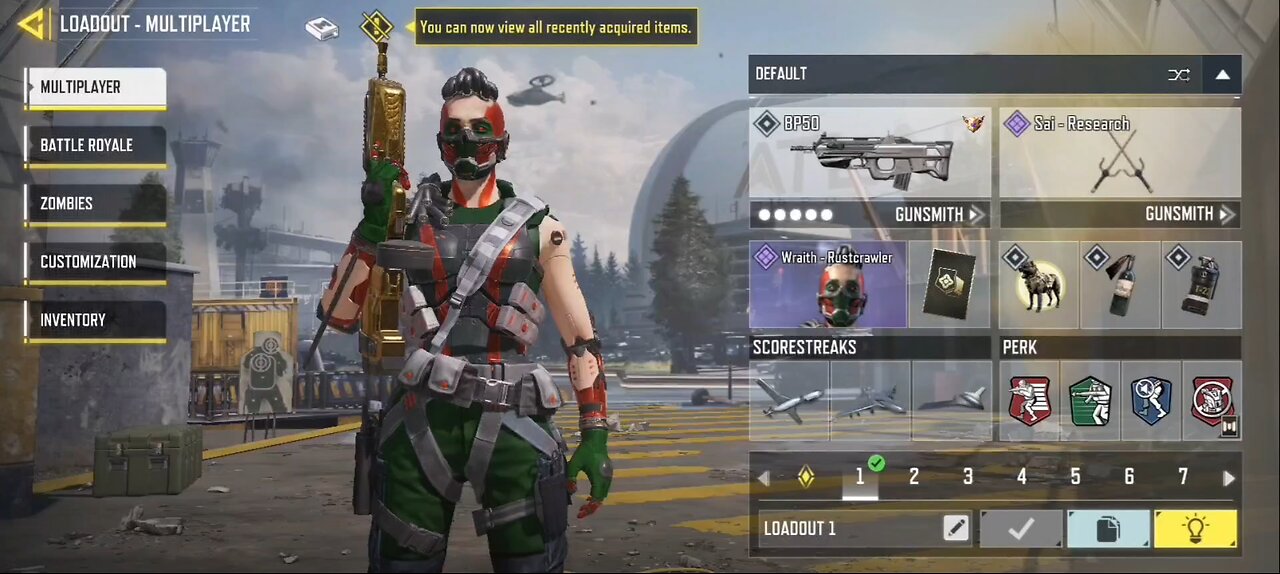Show next loadouts with the right arrow
Screen dimensions: 1280x574
1228,478
